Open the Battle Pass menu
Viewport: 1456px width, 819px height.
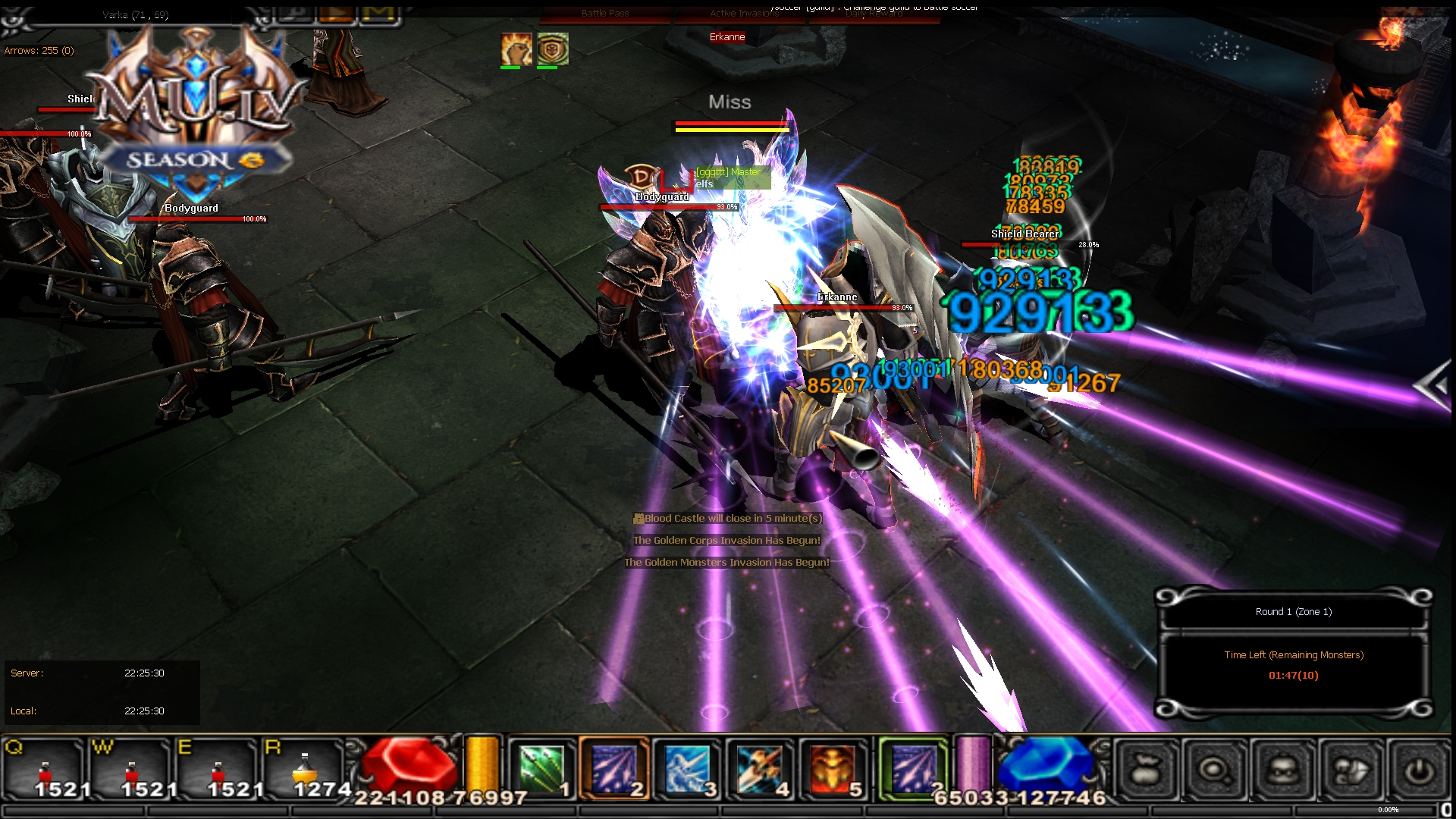(x=605, y=14)
